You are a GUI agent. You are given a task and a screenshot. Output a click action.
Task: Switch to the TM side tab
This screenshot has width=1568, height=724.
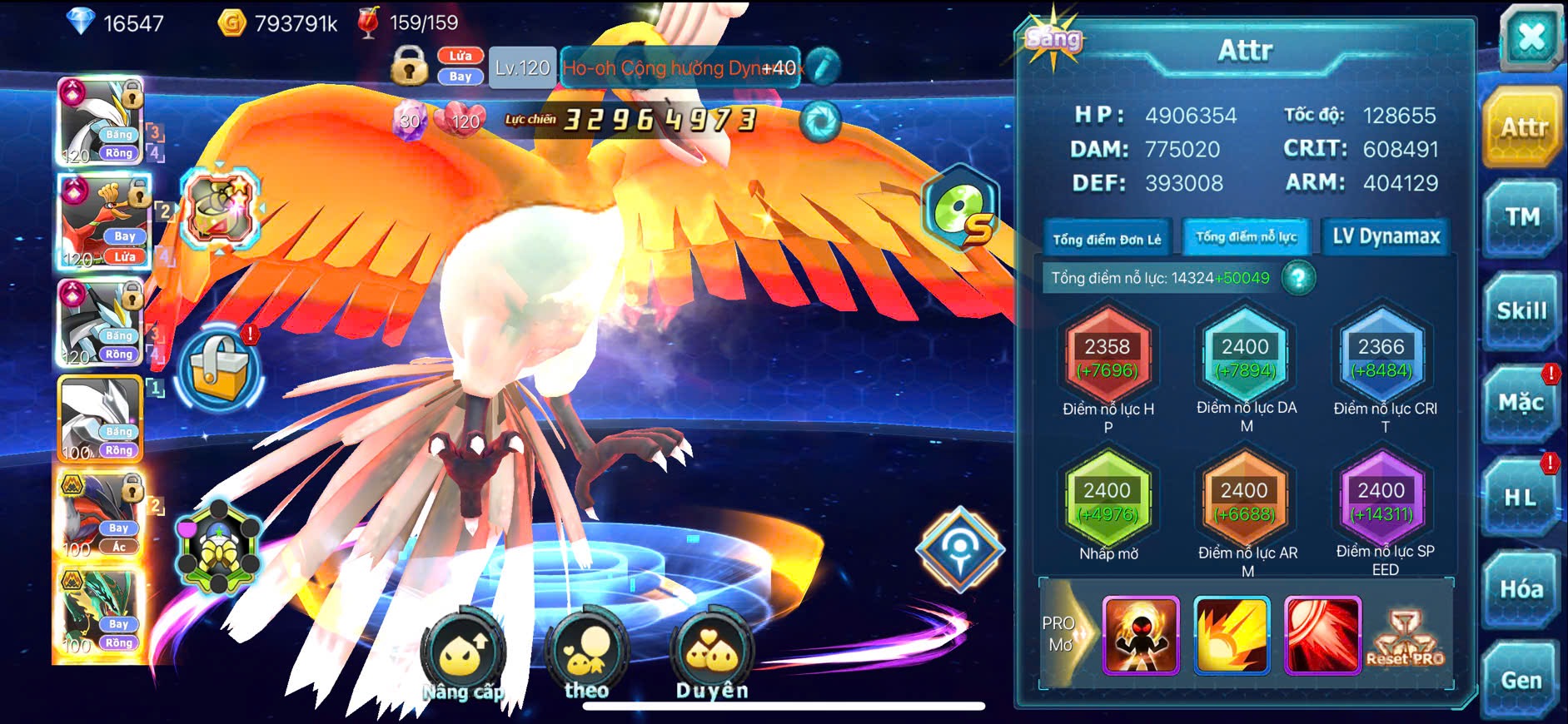pyautogui.click(x=1521, y=218)
